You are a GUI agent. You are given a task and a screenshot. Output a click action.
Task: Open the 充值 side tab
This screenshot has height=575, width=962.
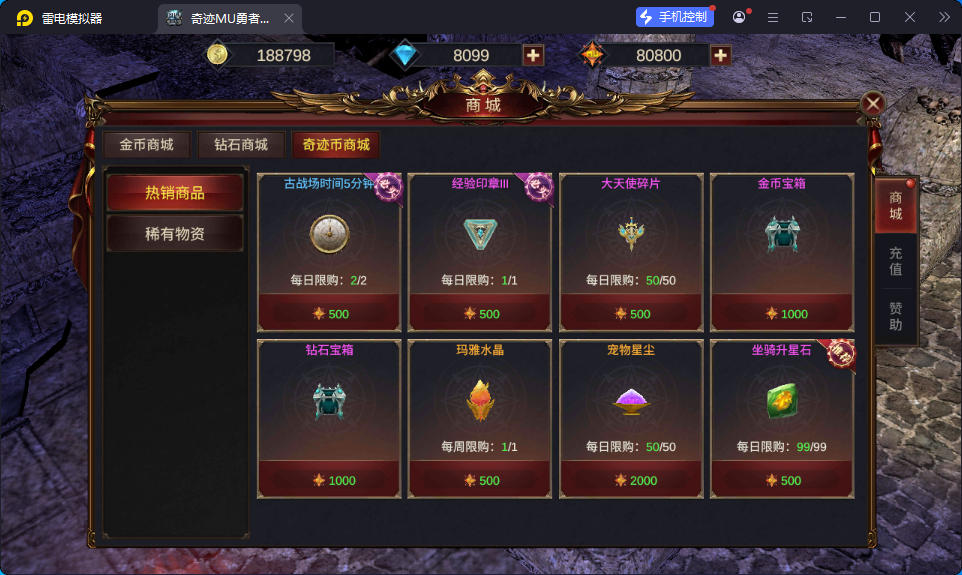pyautogui.click(x=895, y=261)
